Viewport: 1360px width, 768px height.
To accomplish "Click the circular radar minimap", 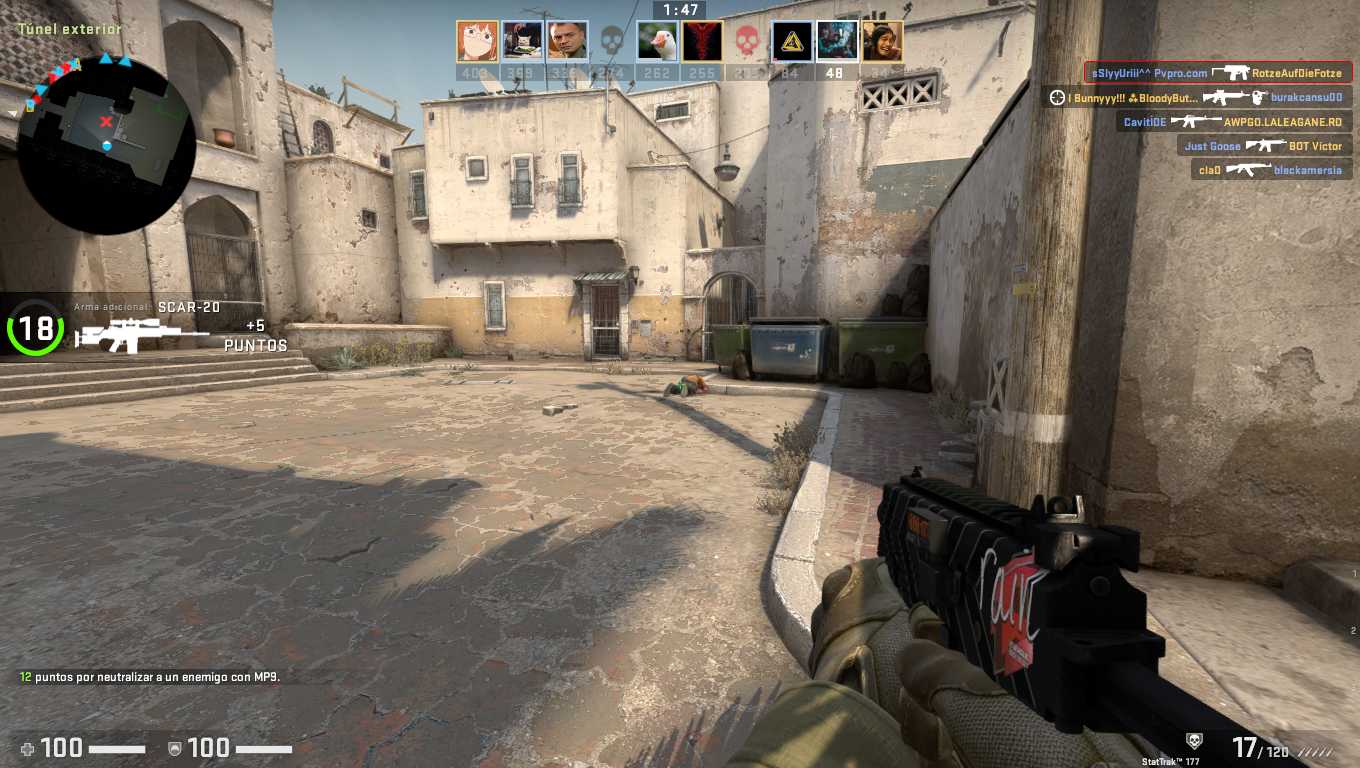I will coord(106,146).
